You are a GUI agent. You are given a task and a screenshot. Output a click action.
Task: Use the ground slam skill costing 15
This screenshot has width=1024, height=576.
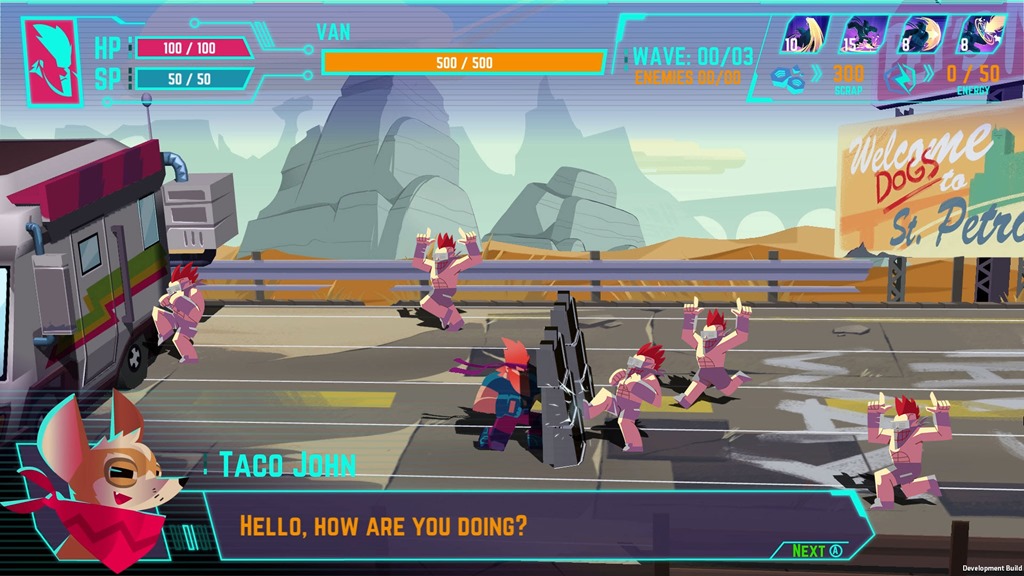pyautogui.click(x=864, y=34)
